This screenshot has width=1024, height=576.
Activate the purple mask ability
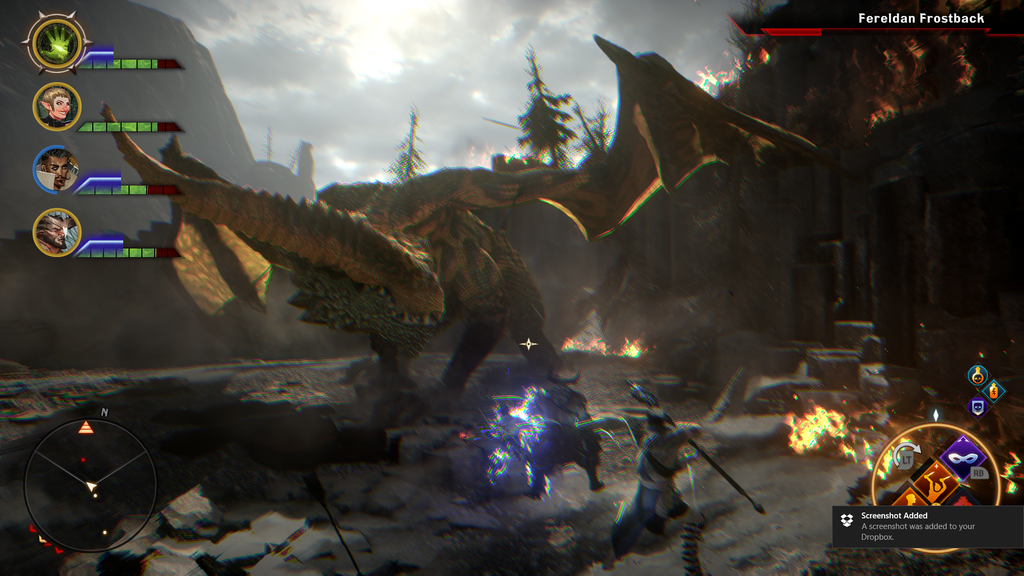tap(965, 458)
